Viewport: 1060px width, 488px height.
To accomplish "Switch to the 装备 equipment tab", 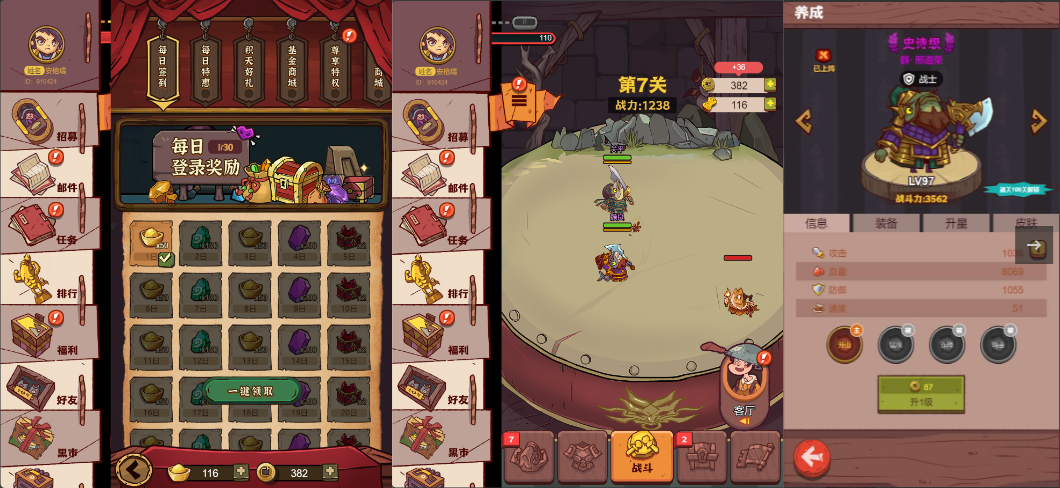I will 886,223.
